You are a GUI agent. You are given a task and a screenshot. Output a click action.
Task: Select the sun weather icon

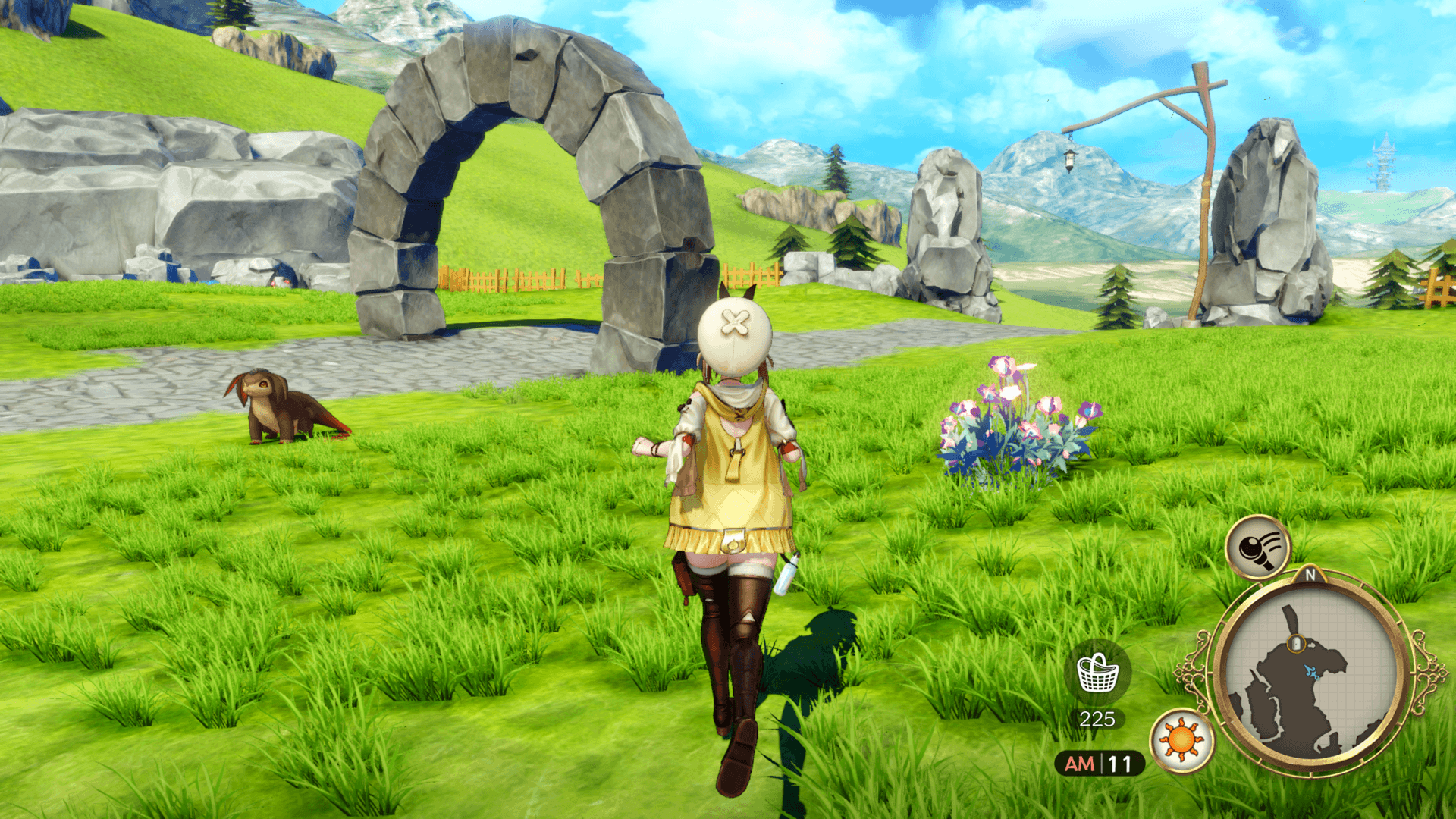tap(1181, 740)
